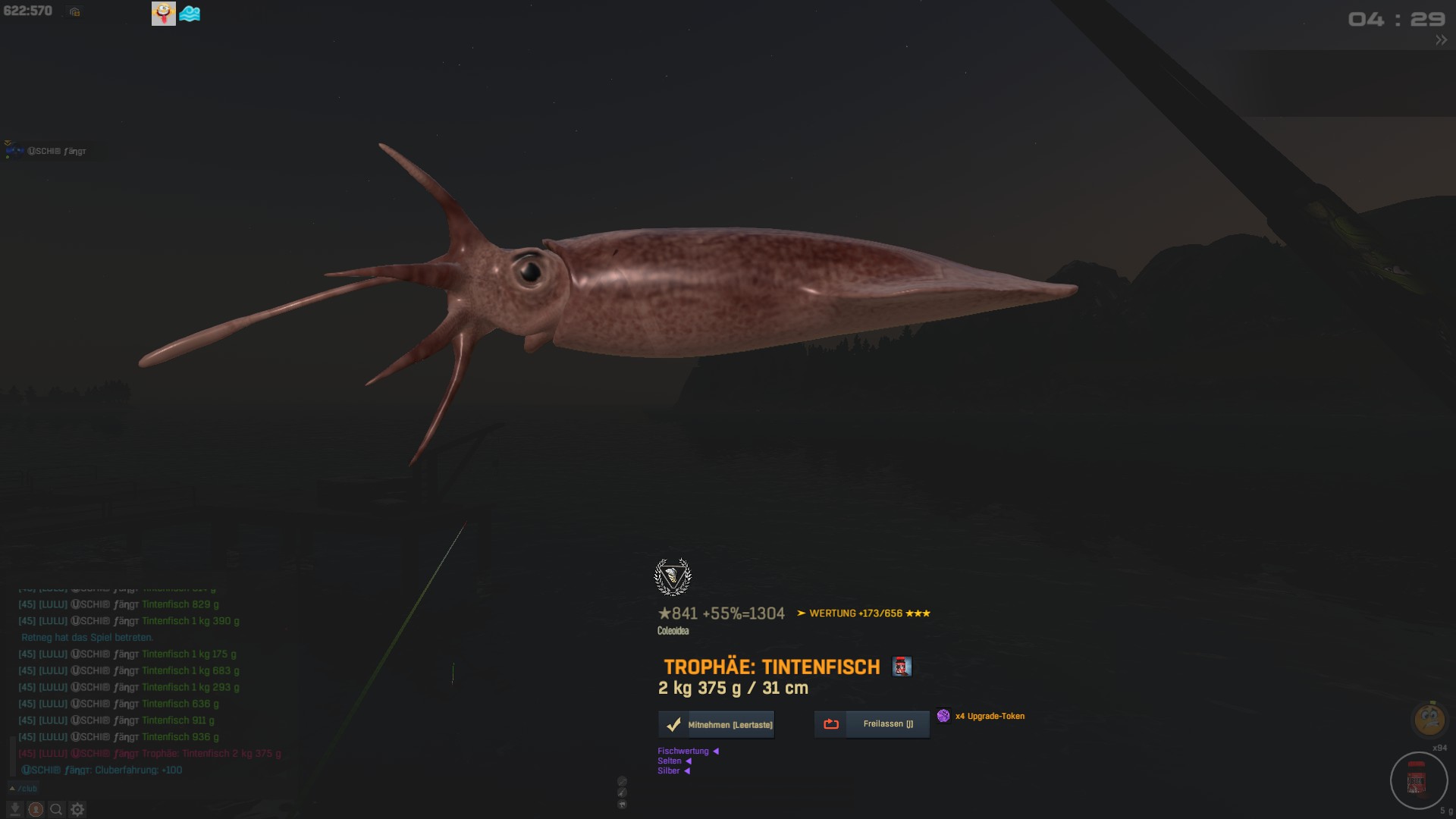1456x819 pixels.
Task: Click the double-arrow expander under the clock
Action: (1441, 40)
